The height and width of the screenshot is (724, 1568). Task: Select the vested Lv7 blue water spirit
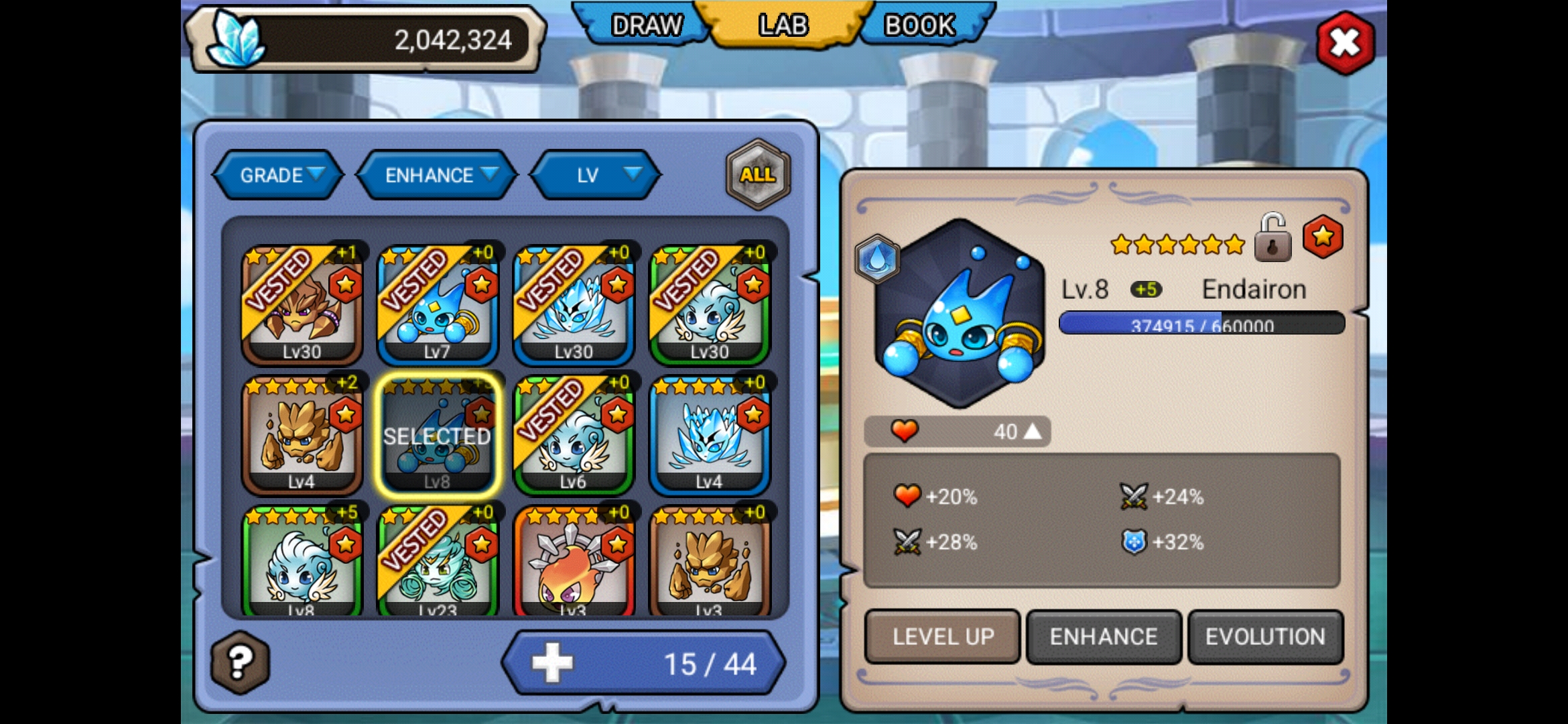[438, 305]
